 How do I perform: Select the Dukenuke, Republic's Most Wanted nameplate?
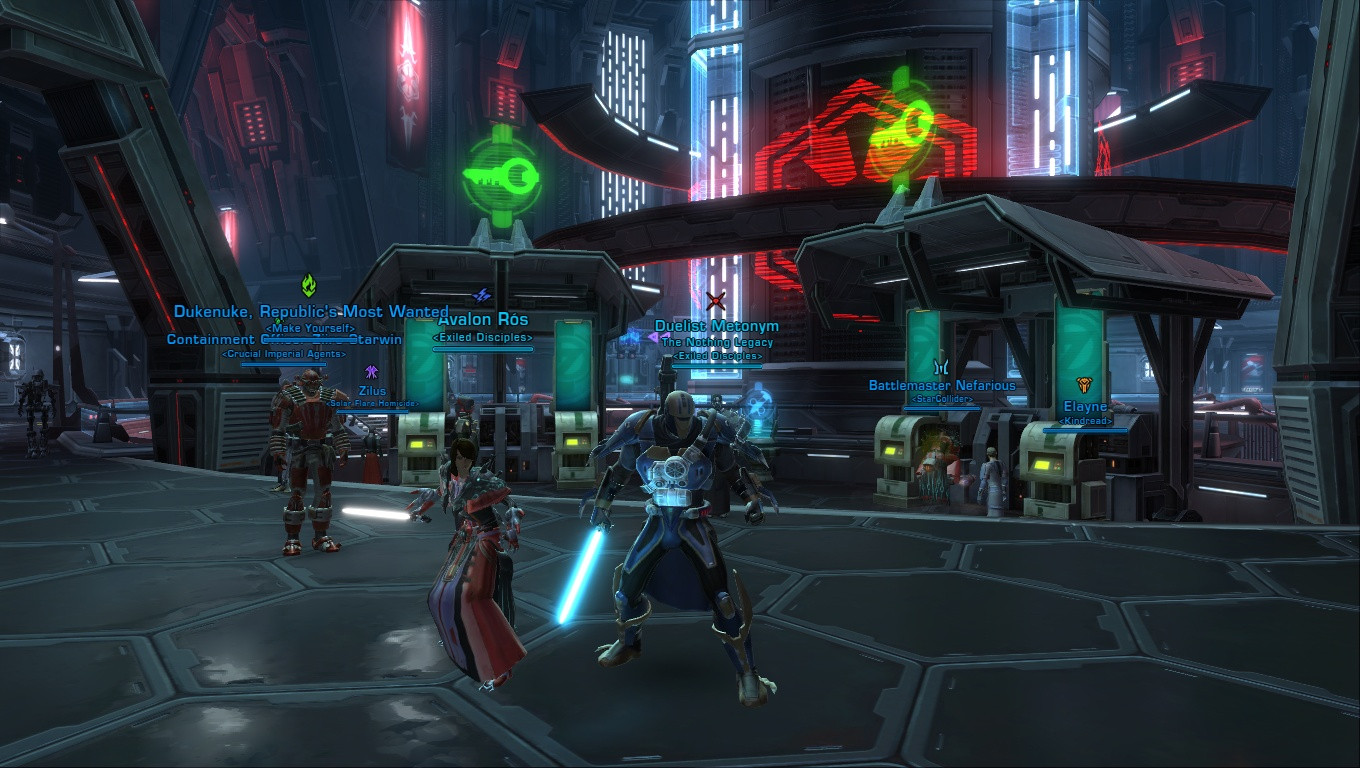coord(310,312)
